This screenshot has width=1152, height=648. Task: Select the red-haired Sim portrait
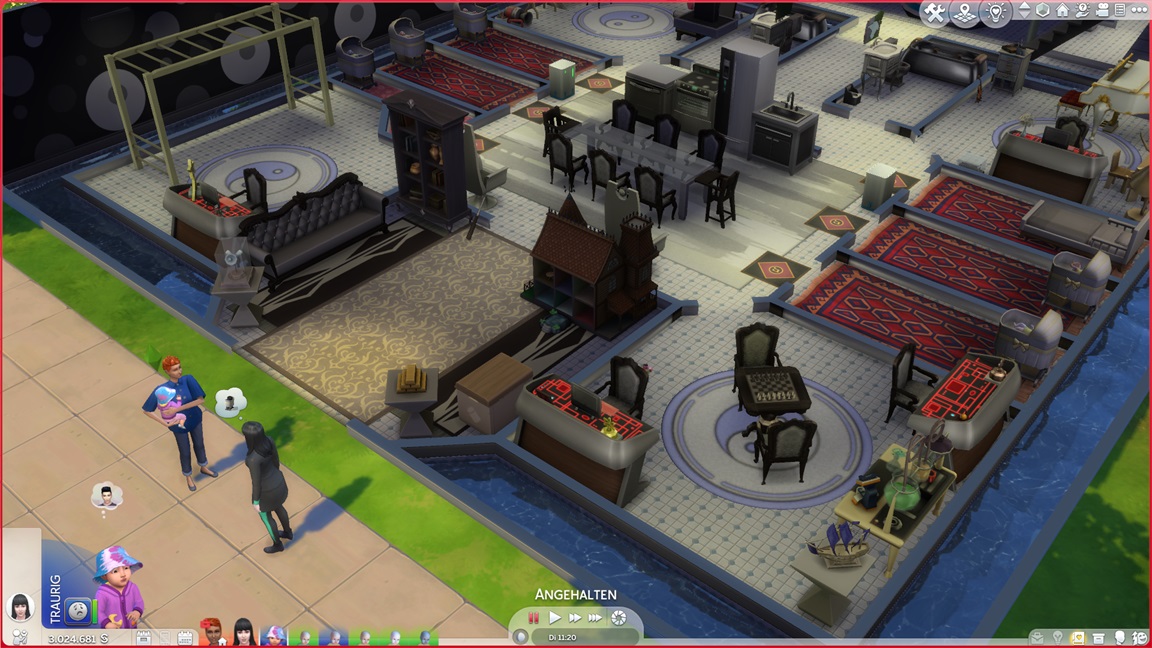[x=211, y=632]
